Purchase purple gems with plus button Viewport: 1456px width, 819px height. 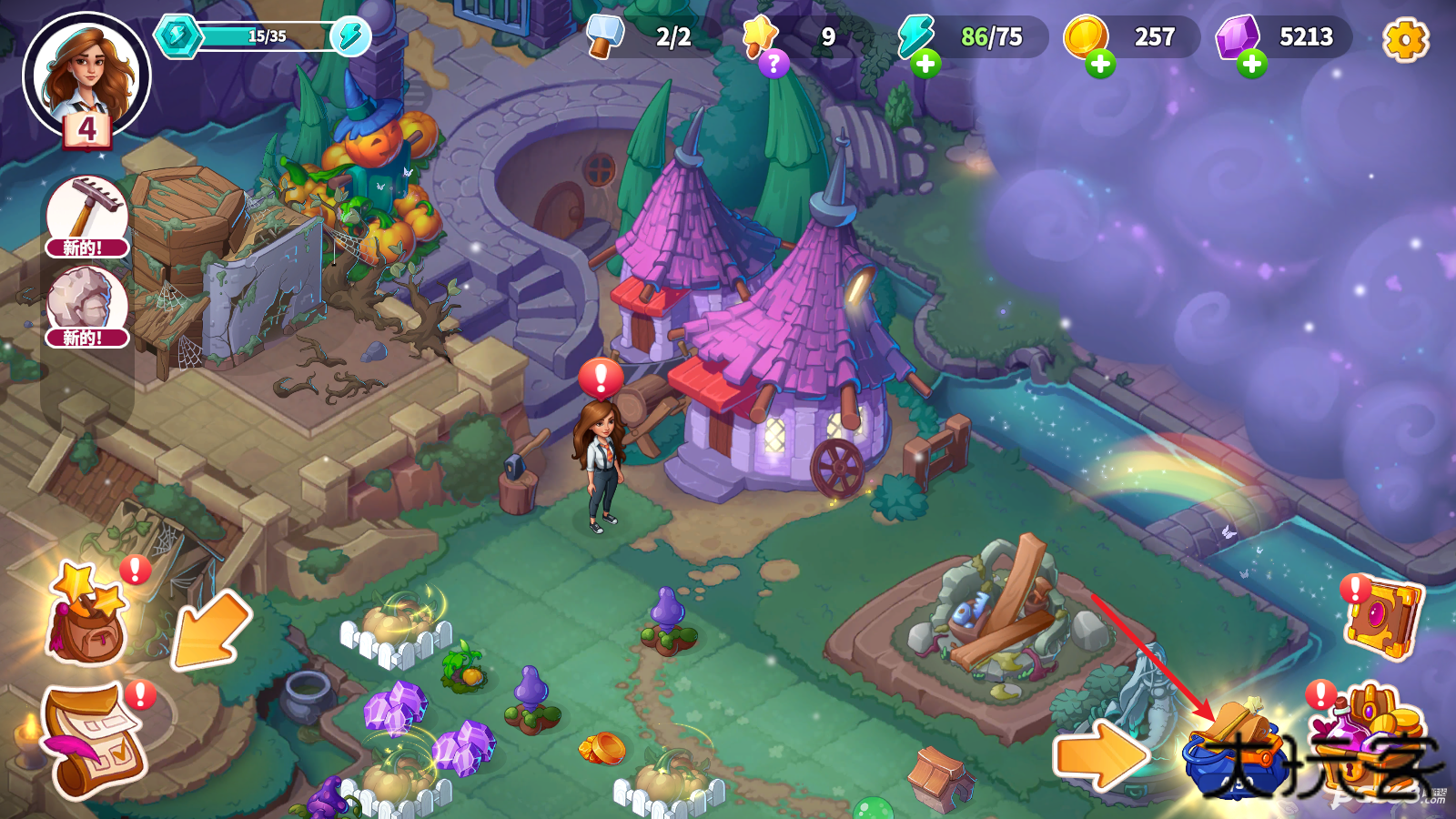tap(1252, 64)
